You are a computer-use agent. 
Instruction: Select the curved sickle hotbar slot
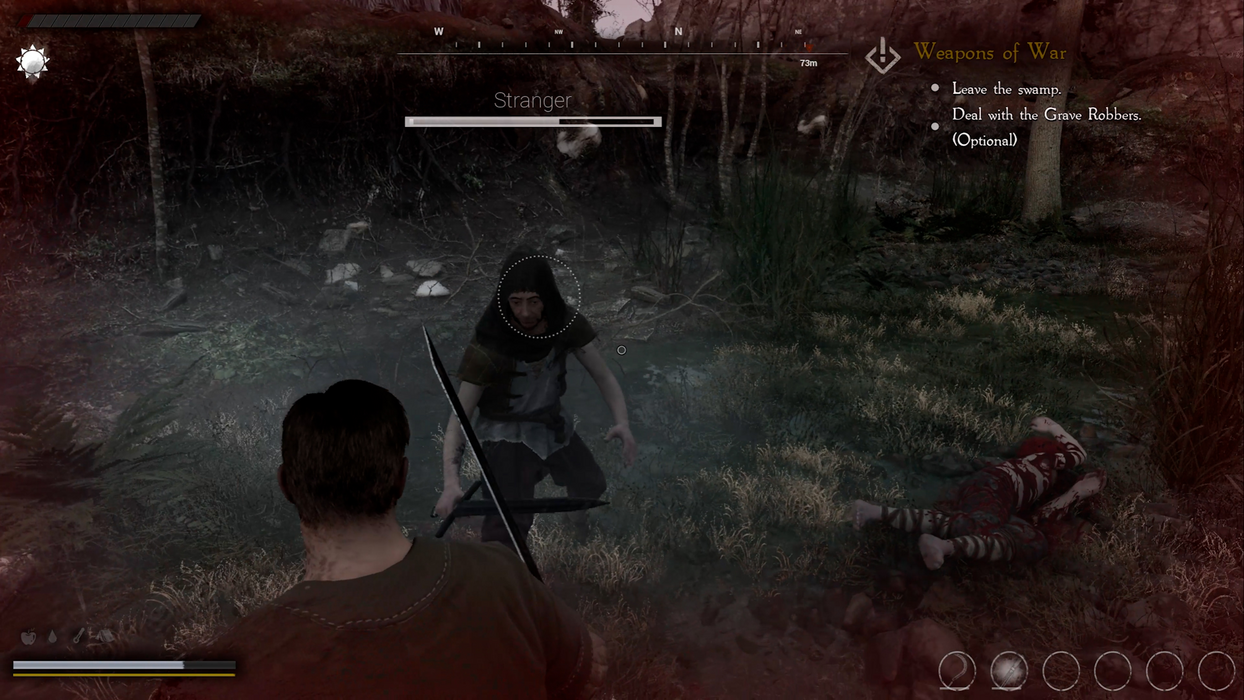click(x=957, y=671)
